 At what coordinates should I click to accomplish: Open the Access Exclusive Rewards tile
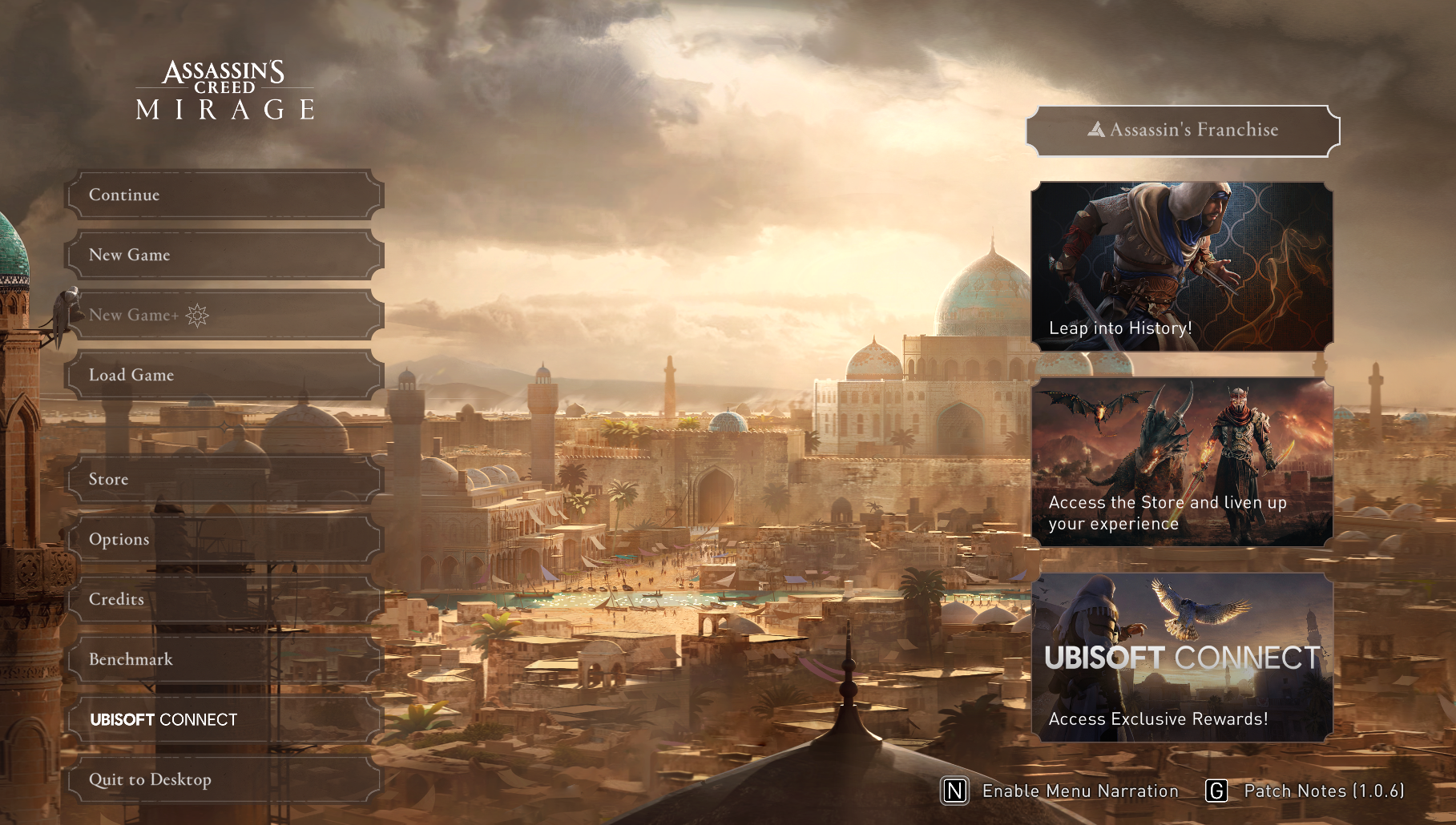[x=1182, y=658]
